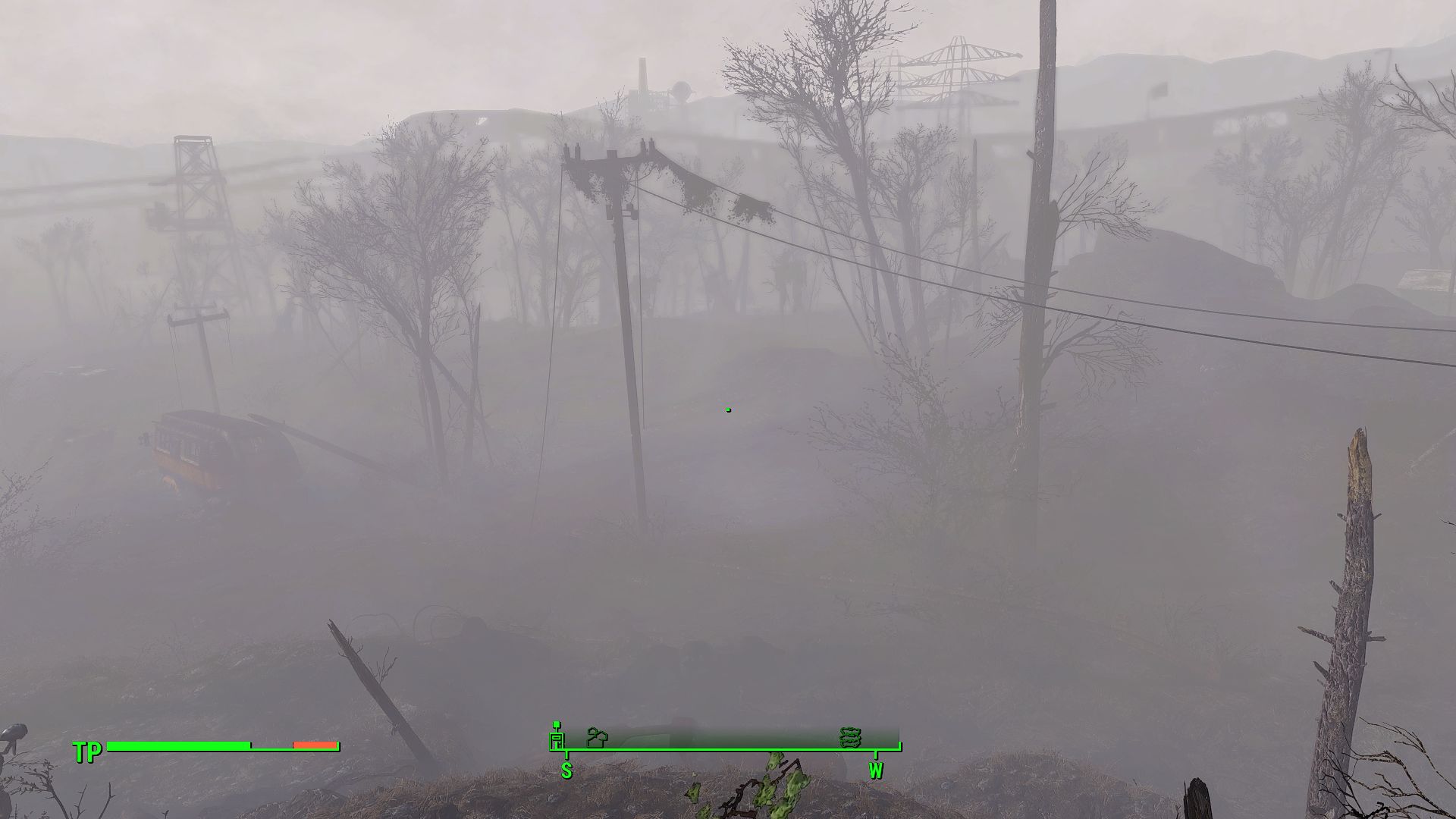Image resolution: width=1456 pixels, height=819 pixels.
Task: Select the junk pile marker near the W direction
Action: click(851, 736)
